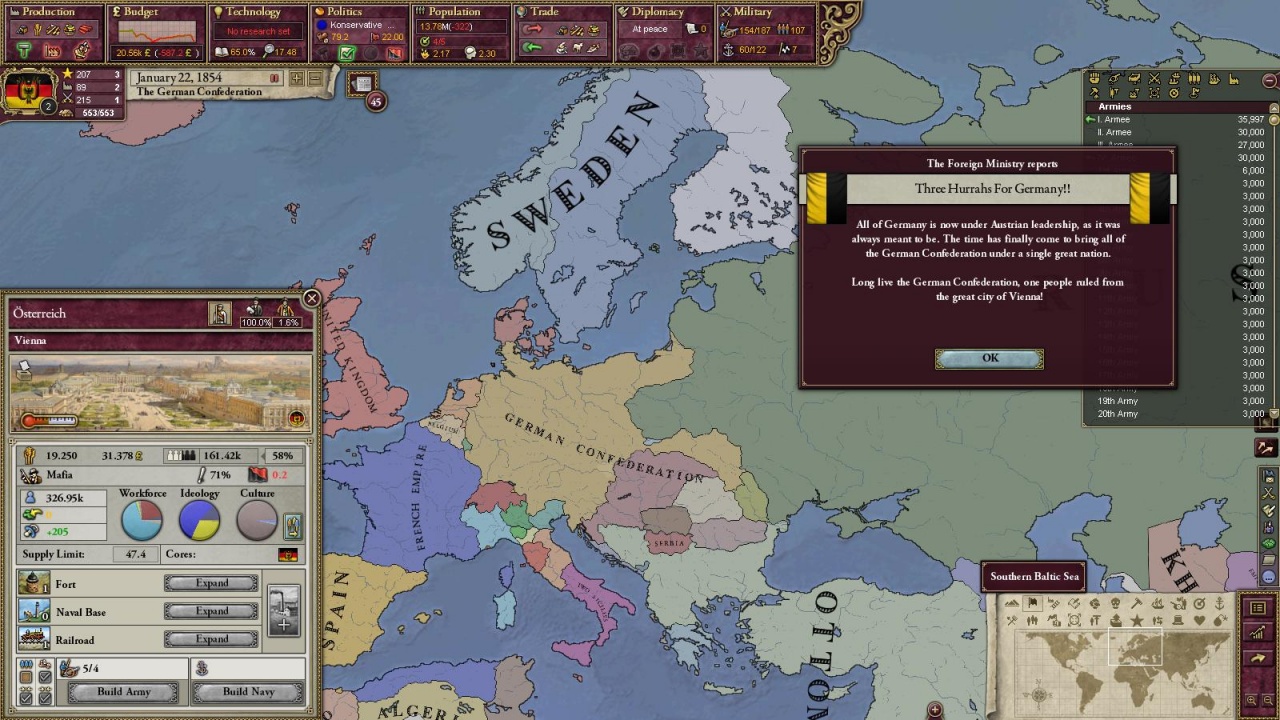Screen dimensions: 1280x720
Task: Close the Österreich province panel
Action: coord(312,298)
